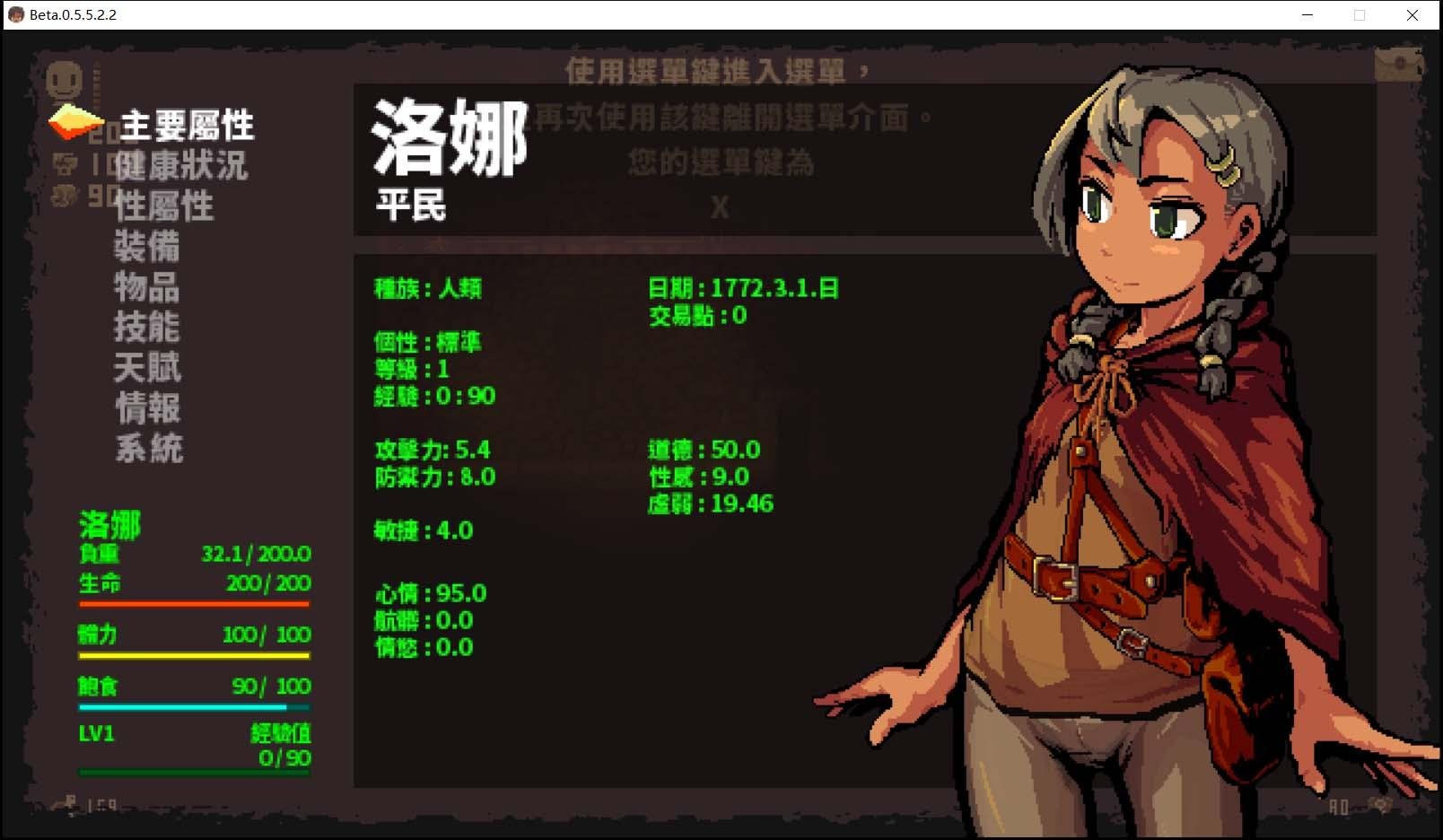Switch to the 性屬性 attributes page
The width and height of the screenshot is (1443, 840).
(164, 206)
